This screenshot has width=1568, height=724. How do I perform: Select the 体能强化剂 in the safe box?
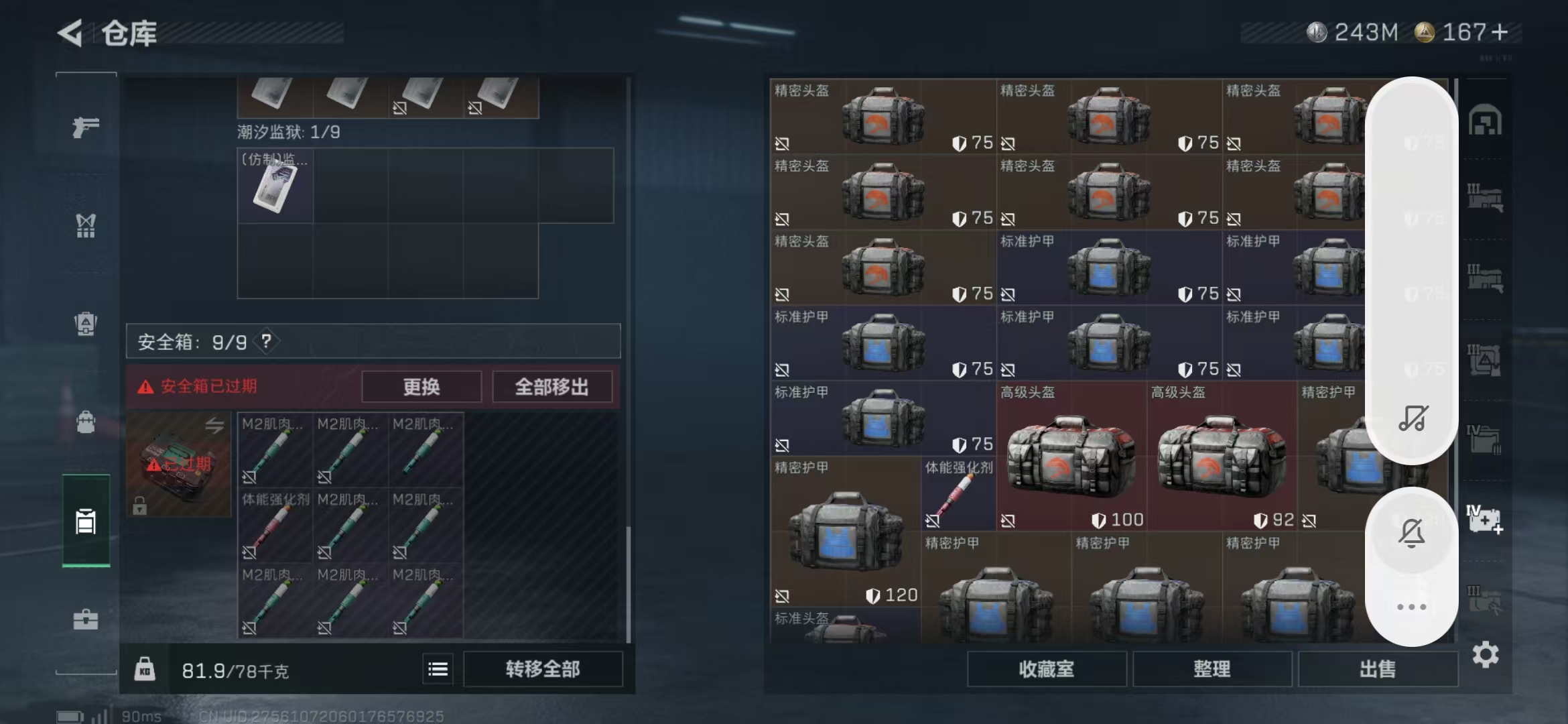[275, 524]
